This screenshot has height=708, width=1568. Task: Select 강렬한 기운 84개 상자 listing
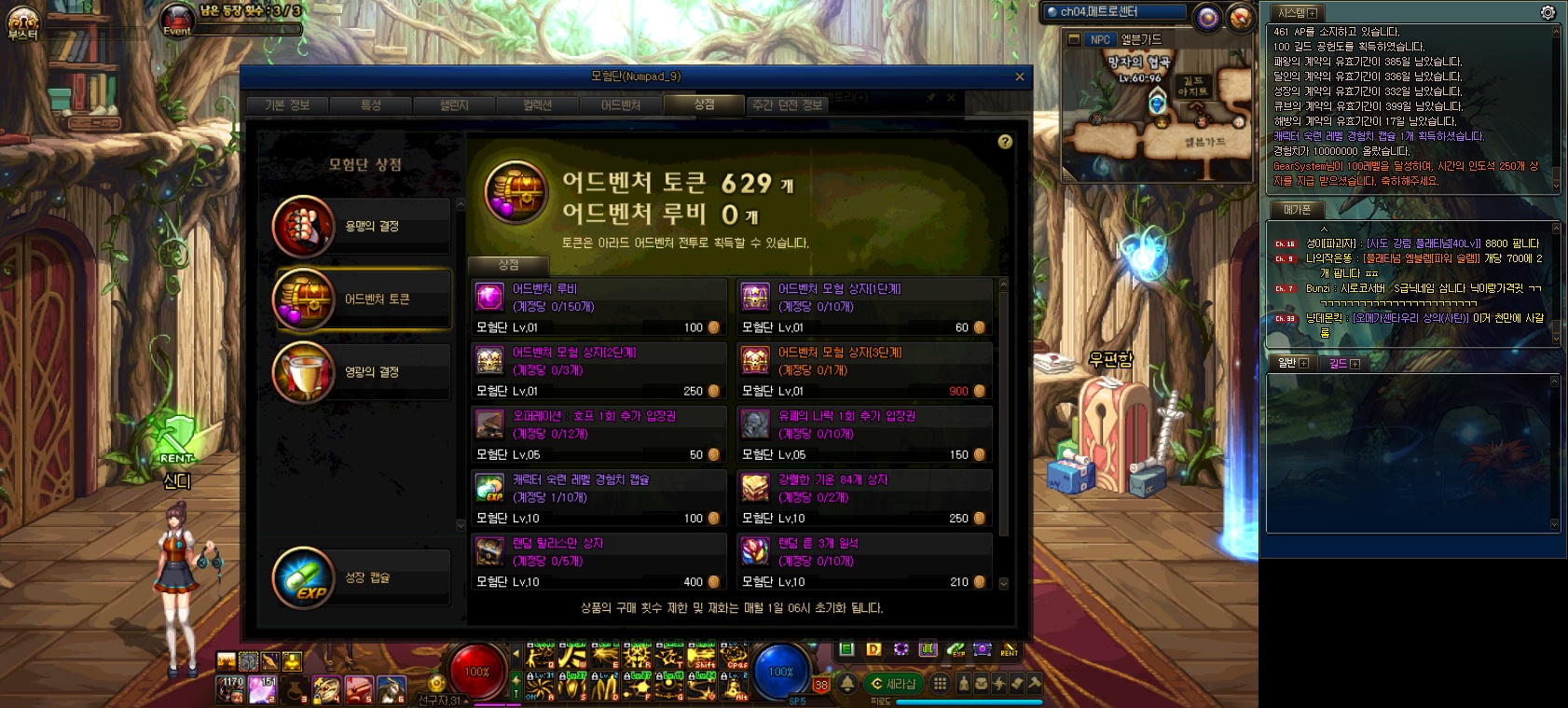pyautogui.click(x=864, y=497)
